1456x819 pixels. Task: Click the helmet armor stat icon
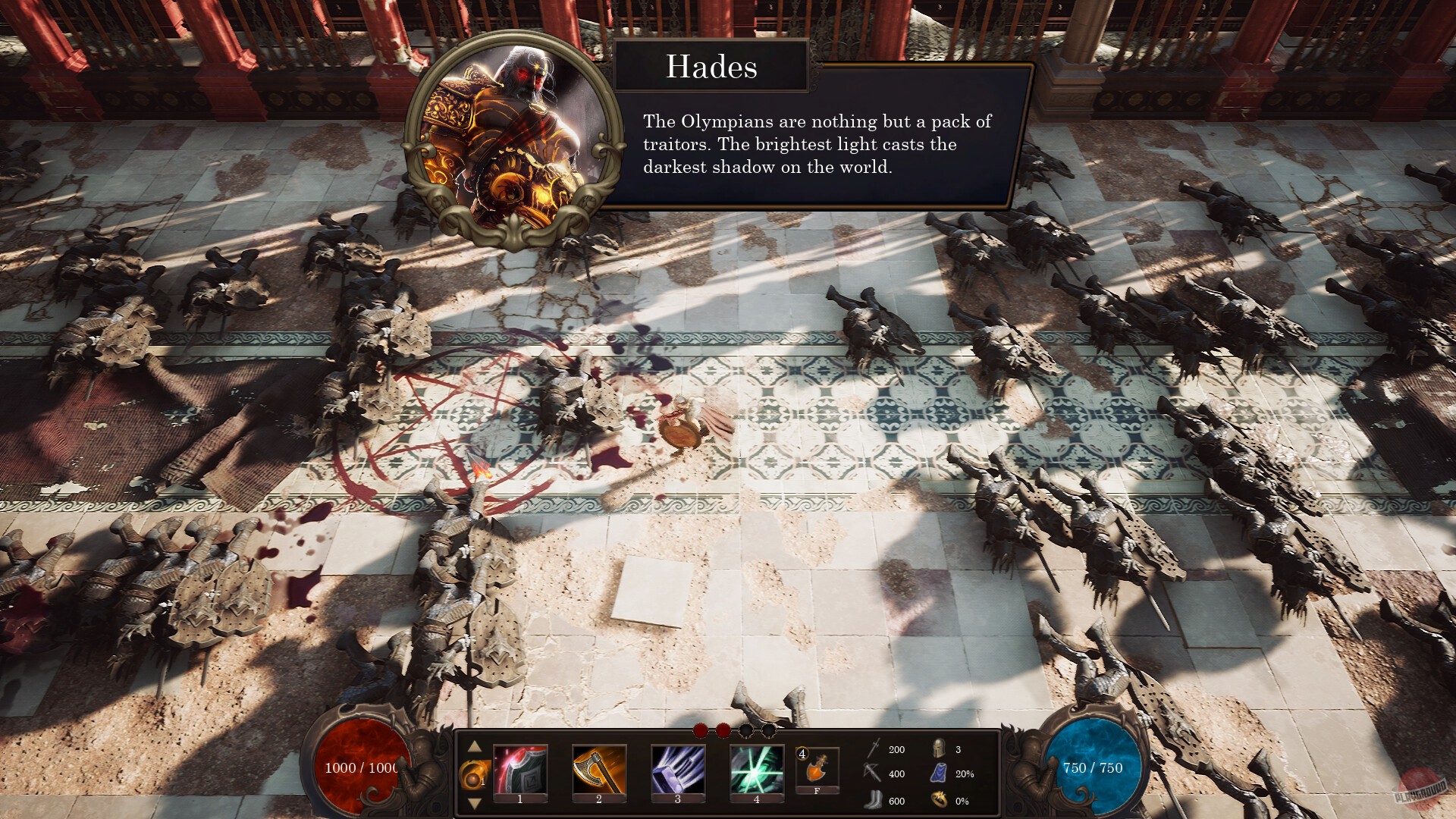point(937,749)
